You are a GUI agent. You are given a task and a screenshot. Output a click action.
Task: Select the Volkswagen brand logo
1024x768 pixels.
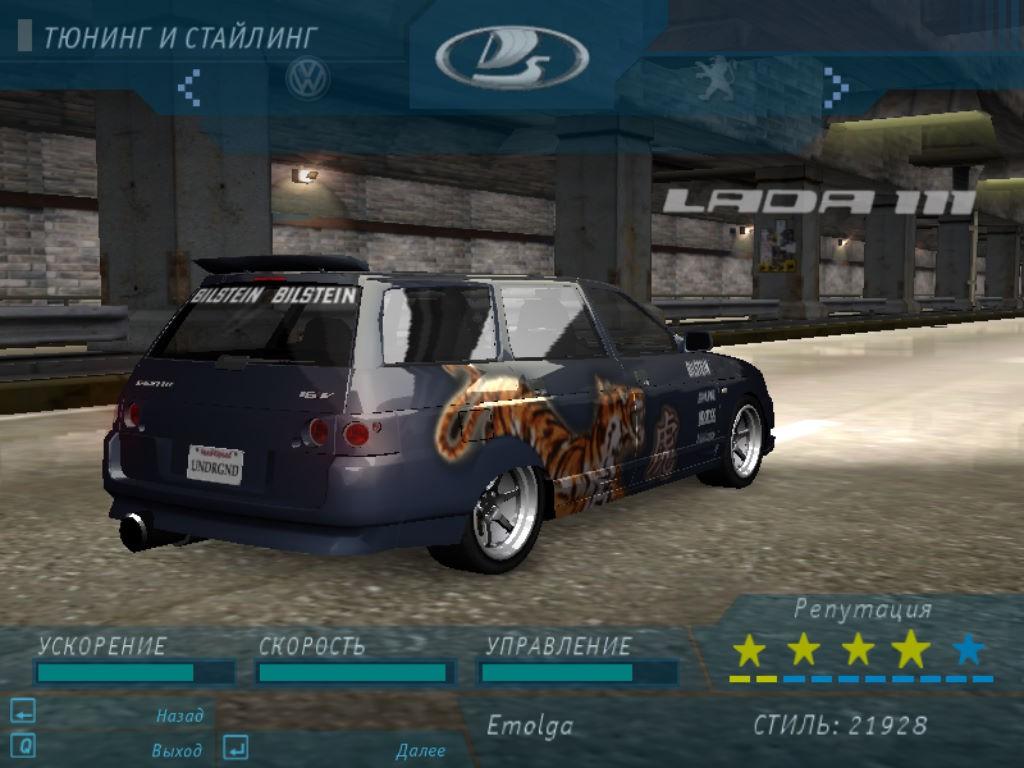(x=308, y=79)
